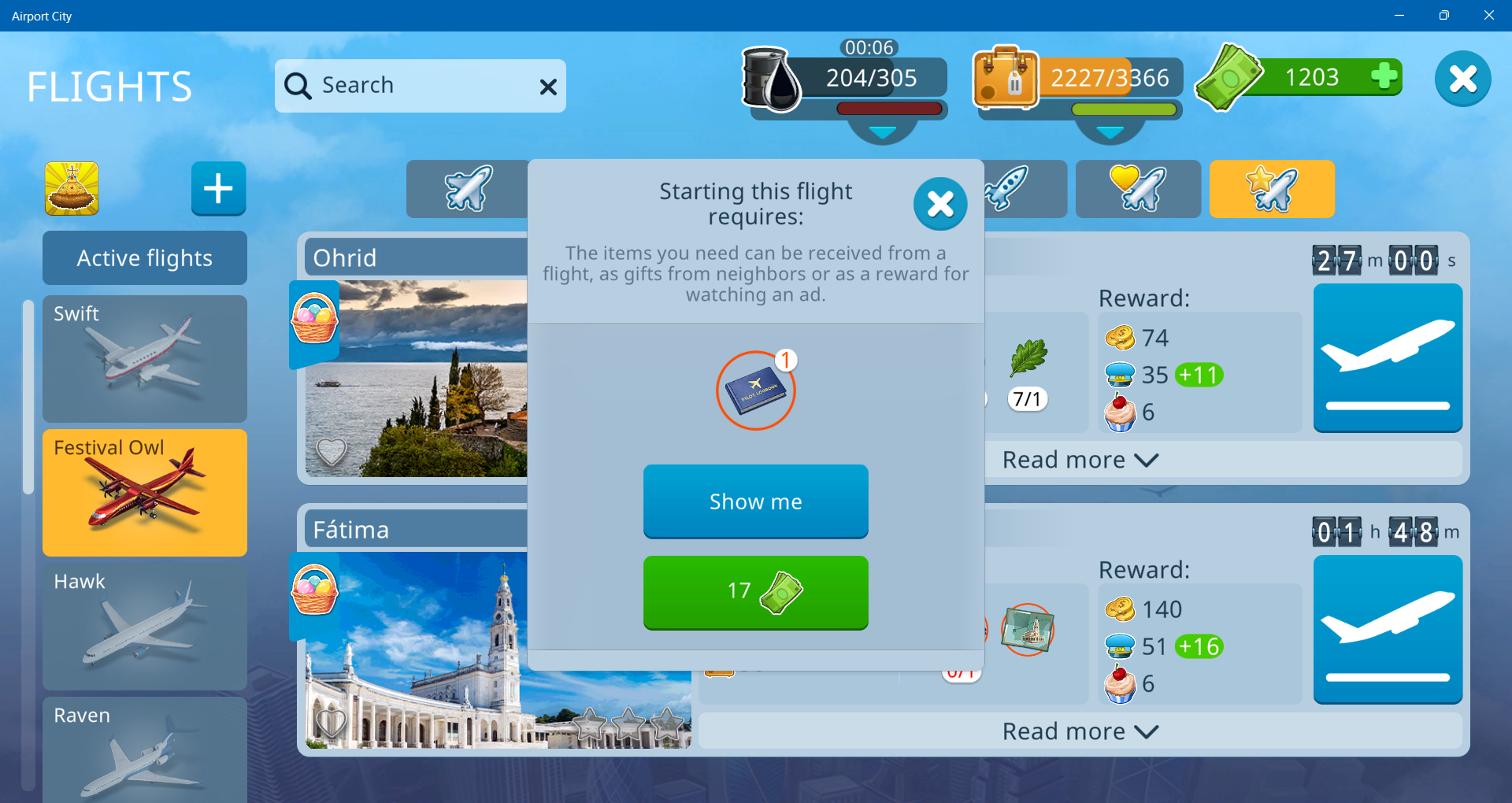Add more cash with the green plus

pyautogui.click(x=1384, y=76)
